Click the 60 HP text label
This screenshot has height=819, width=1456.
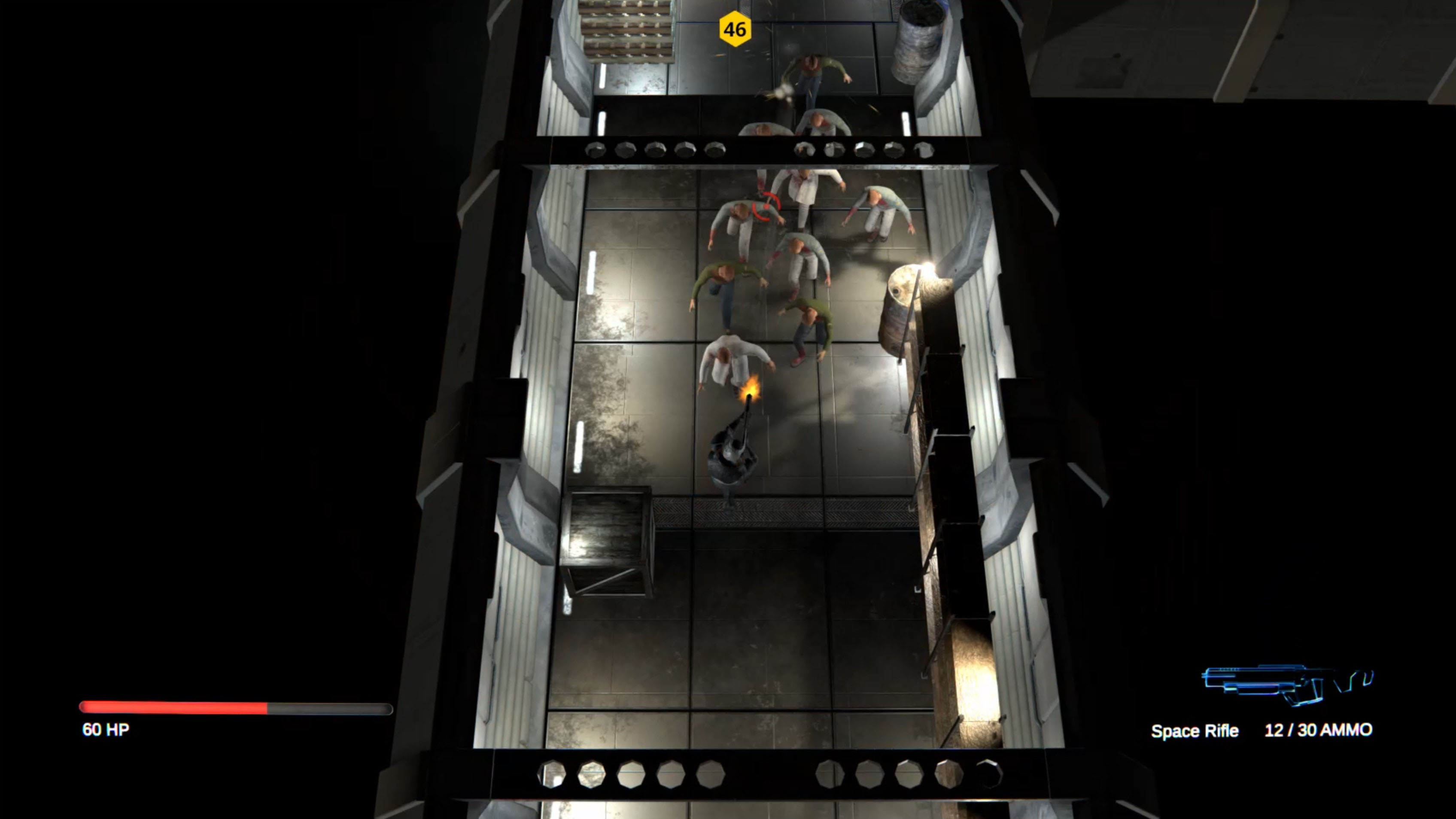point(105,729)
